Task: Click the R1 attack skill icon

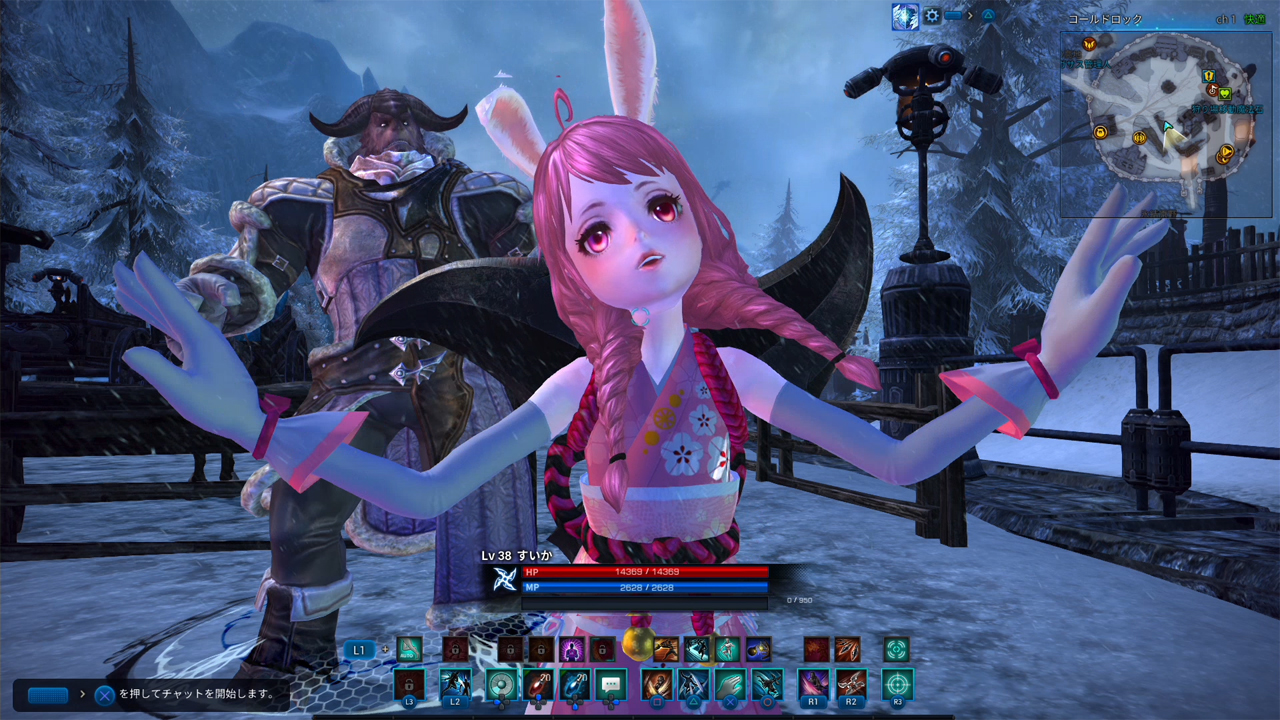Action: click(x=814, y=683)
